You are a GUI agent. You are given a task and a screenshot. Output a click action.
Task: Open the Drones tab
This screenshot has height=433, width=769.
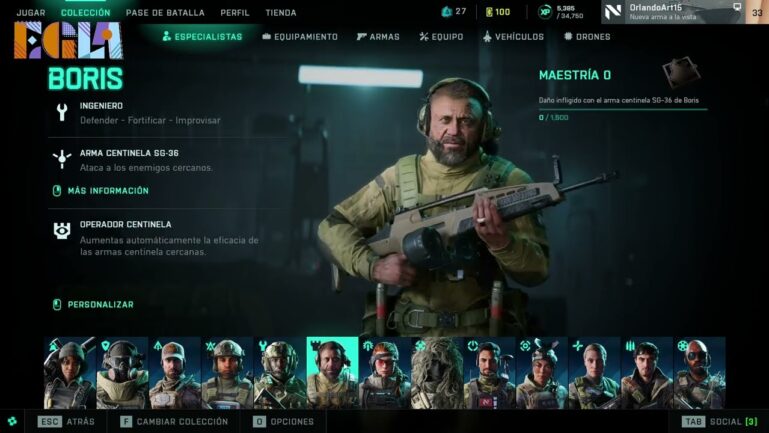[x=587, y=37]
